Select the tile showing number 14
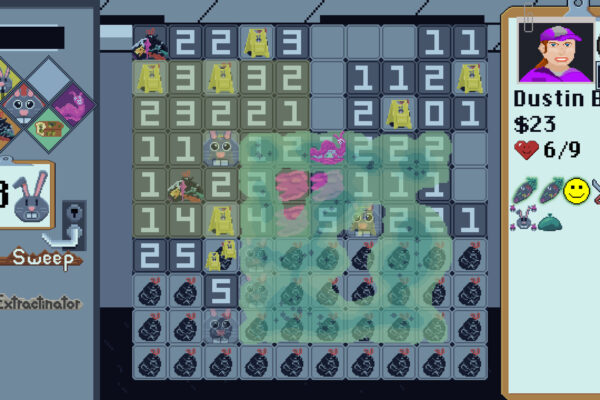 (x=168, y=221)
